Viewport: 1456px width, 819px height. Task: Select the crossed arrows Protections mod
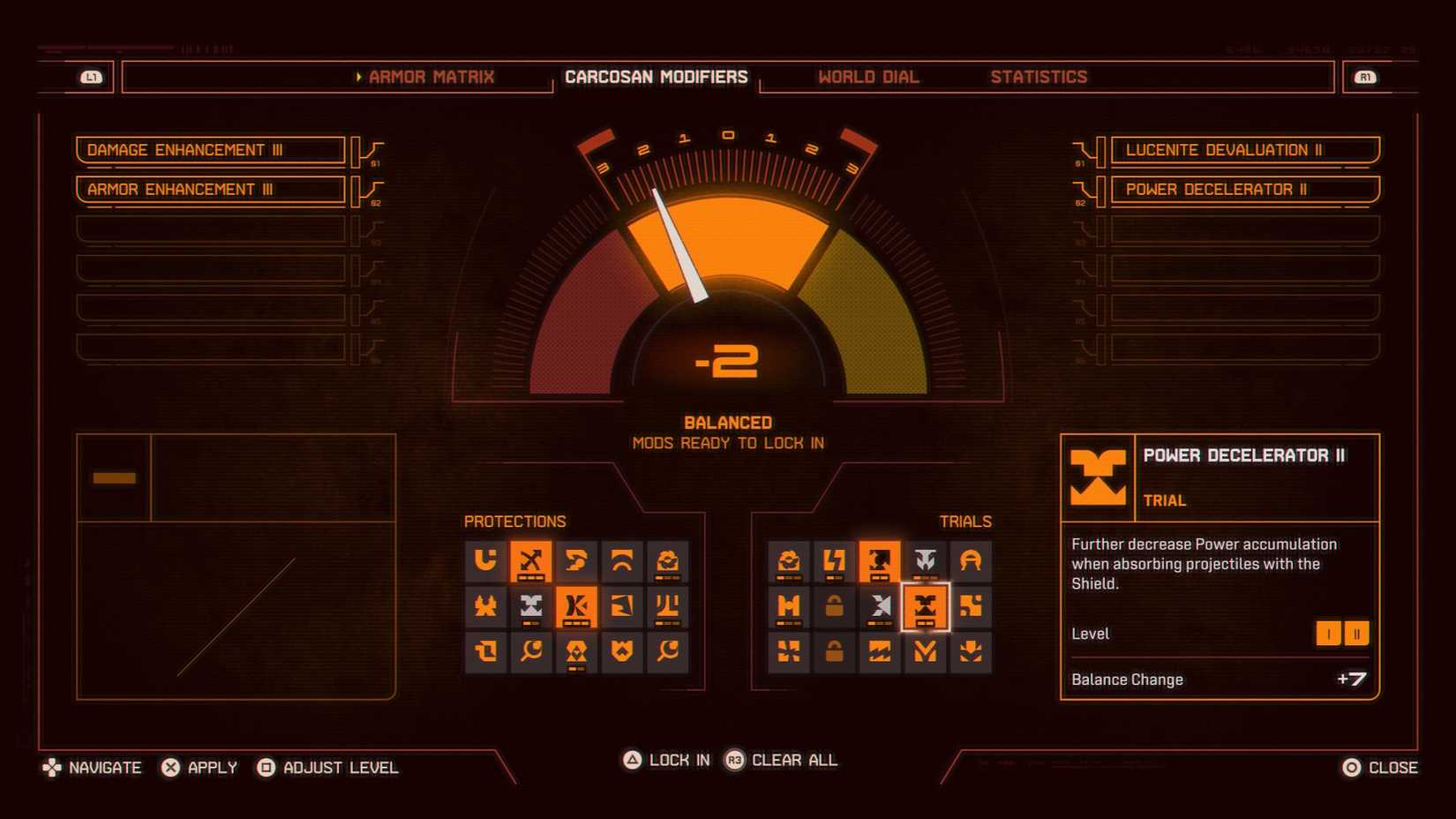pyautogui.click(x=532, y=560)
